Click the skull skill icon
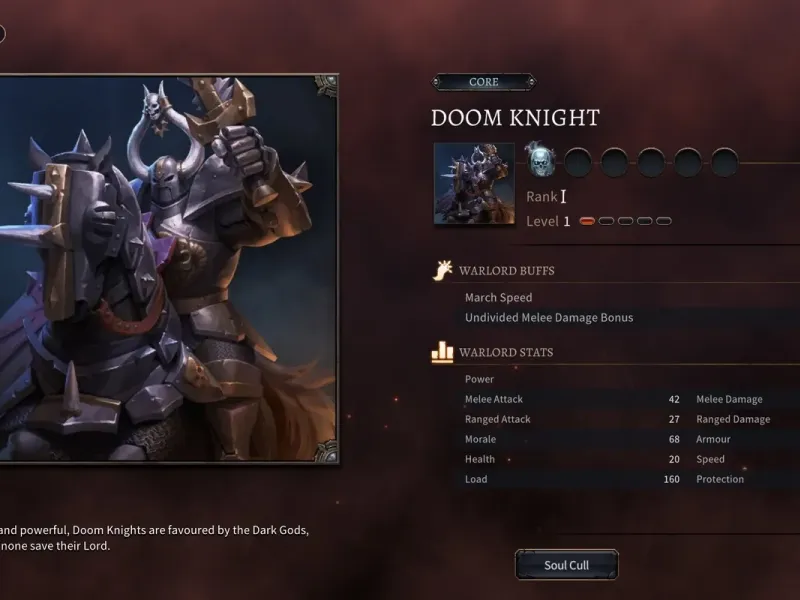This screenshot has height=600, width=800. pyautogui.click(x=540, y=159)
